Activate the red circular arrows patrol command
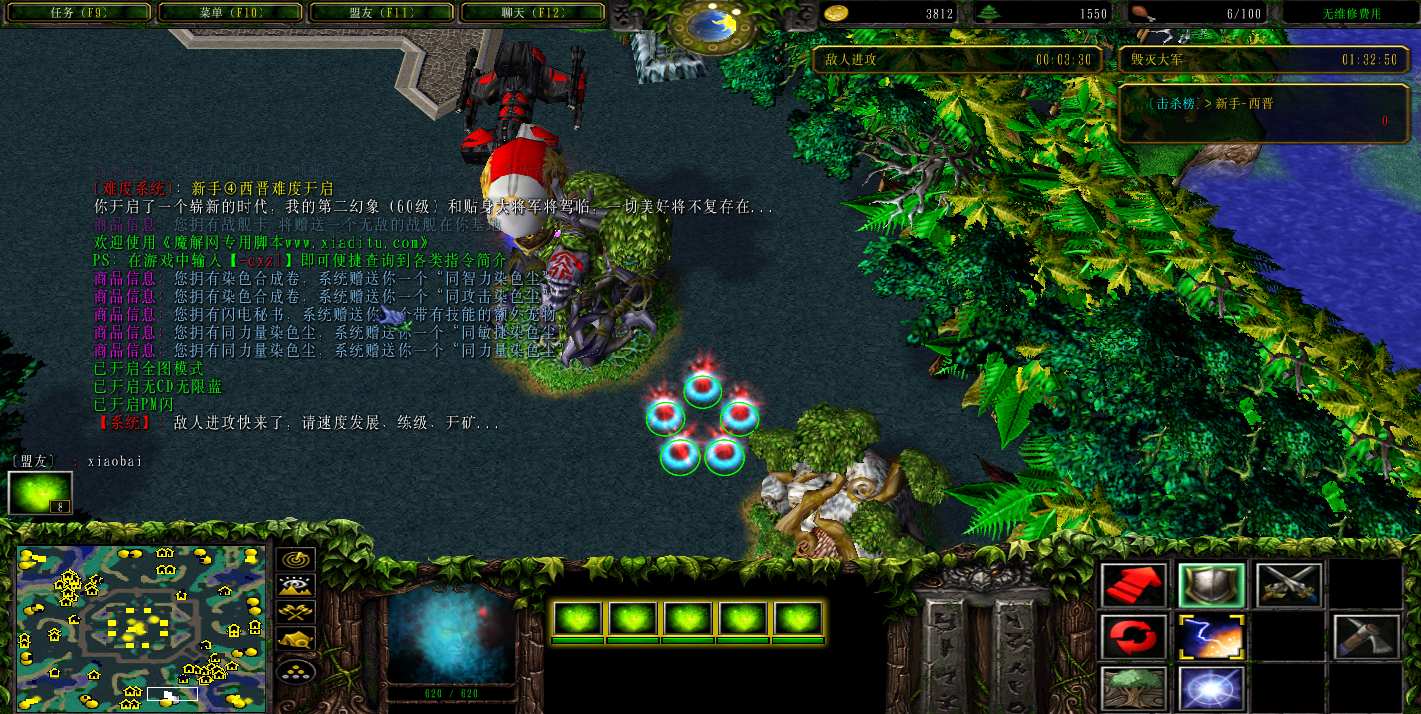Viewport: 1421px width, 714px height. pos(1135,636)
